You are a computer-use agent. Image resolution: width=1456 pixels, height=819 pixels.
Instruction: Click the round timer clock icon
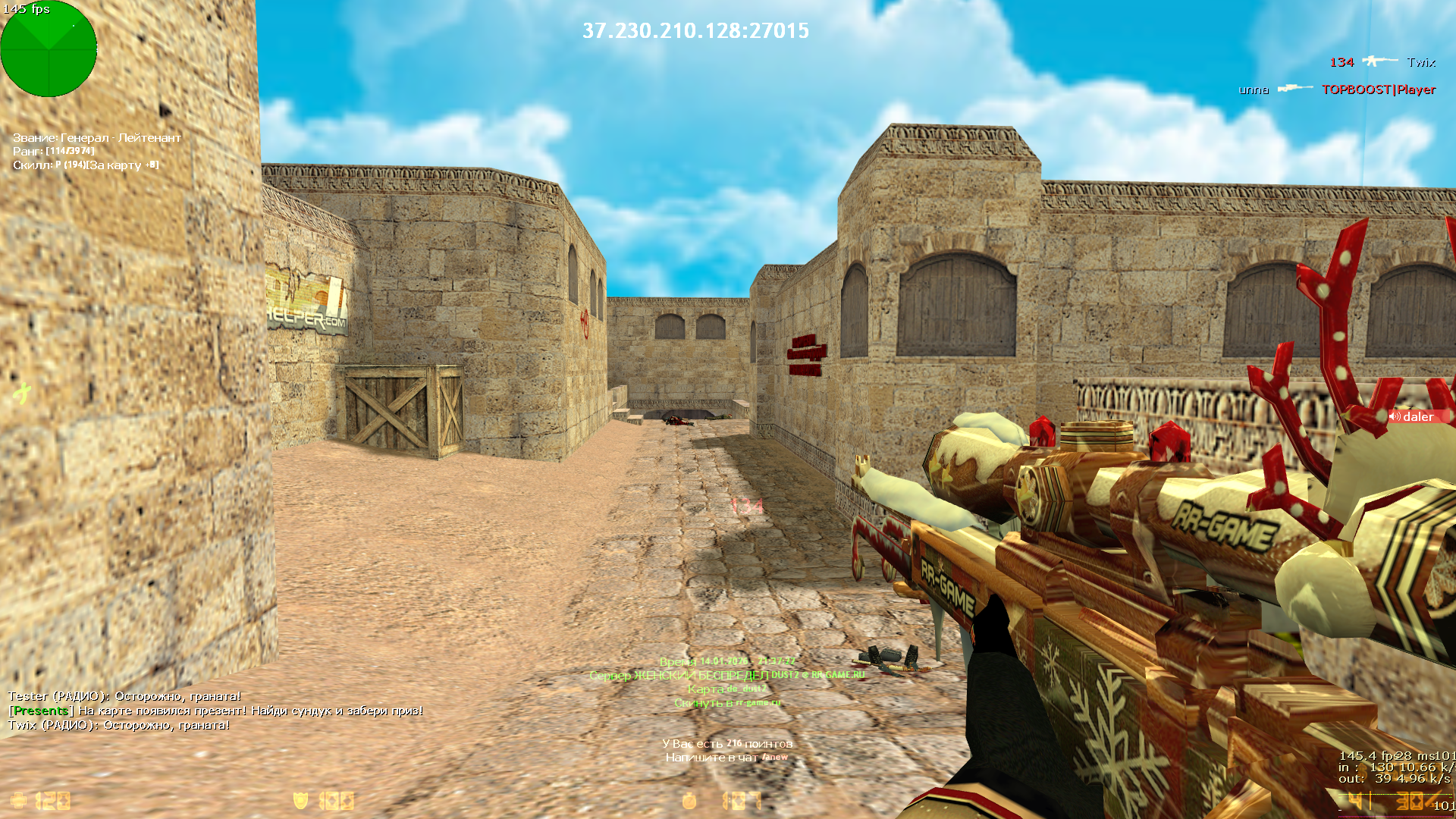689,801
